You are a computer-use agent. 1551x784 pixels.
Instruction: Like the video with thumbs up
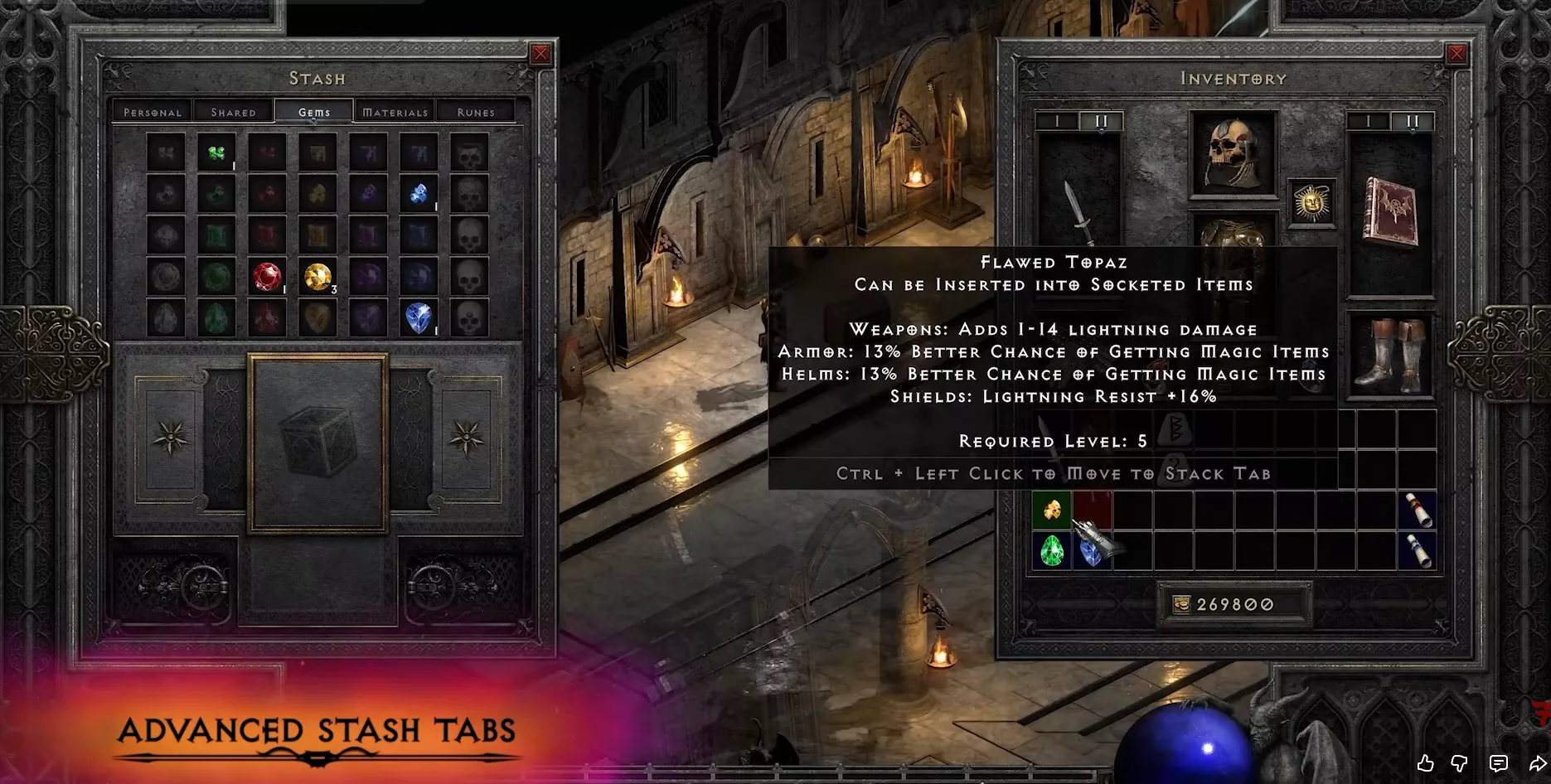(1425, 763)
